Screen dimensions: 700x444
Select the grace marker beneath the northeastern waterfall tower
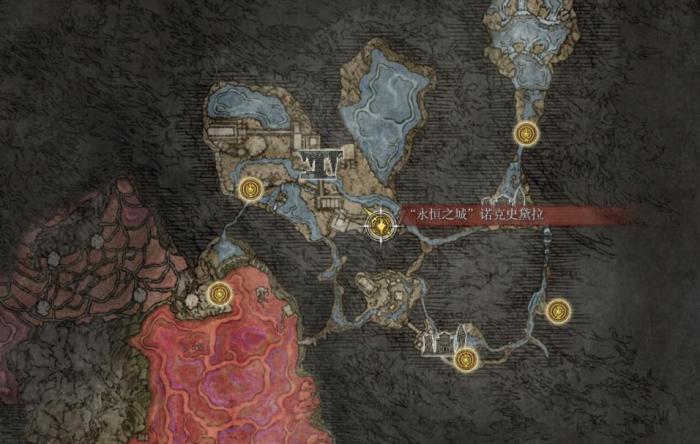524,132
